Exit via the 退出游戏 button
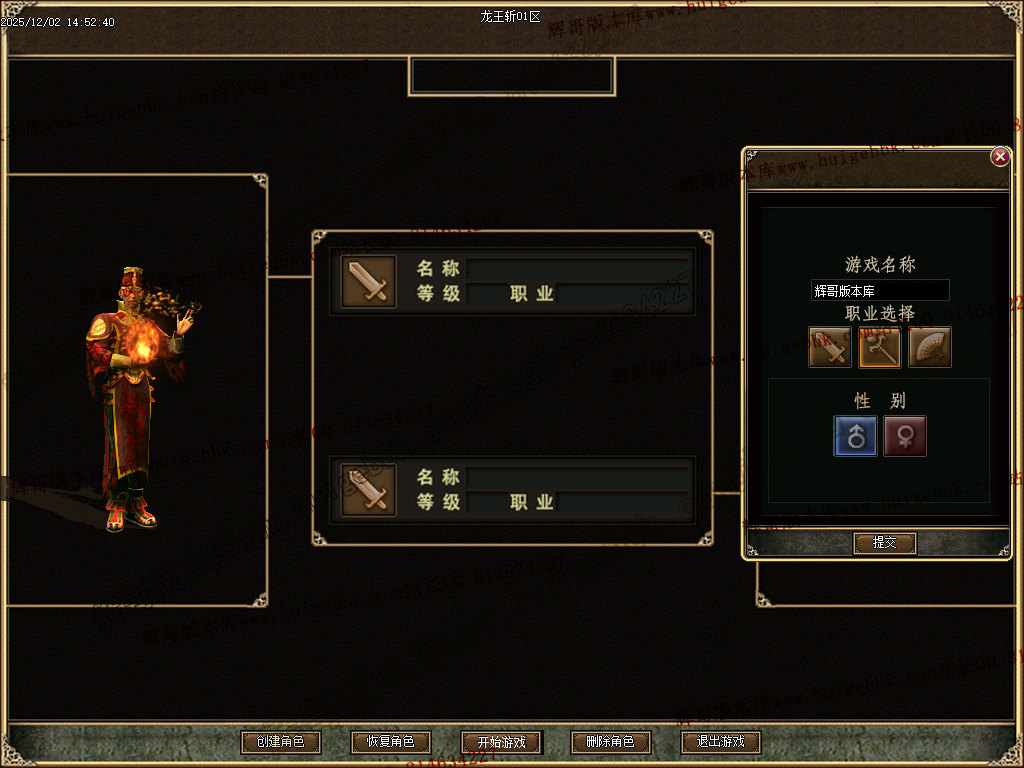This screenshot has width=1024, height=768. pos(720,742)
